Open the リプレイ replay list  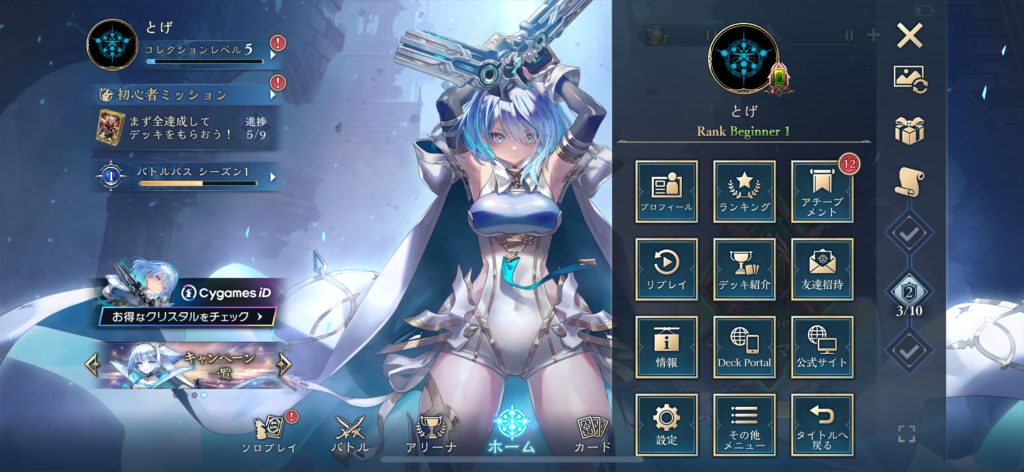pos(666,269)
